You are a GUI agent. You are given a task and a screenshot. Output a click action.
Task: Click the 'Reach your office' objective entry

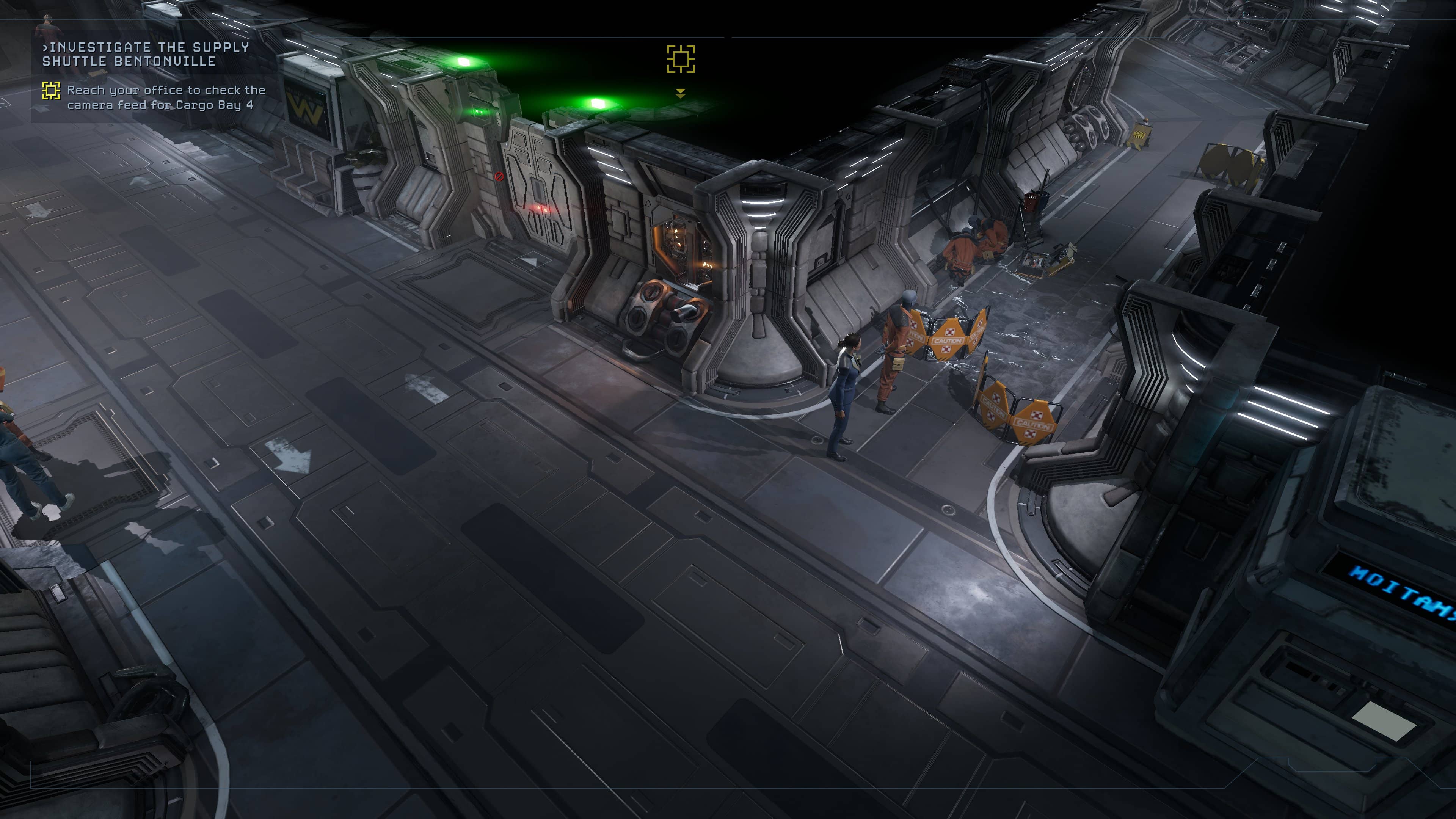[x=166, y=97]
